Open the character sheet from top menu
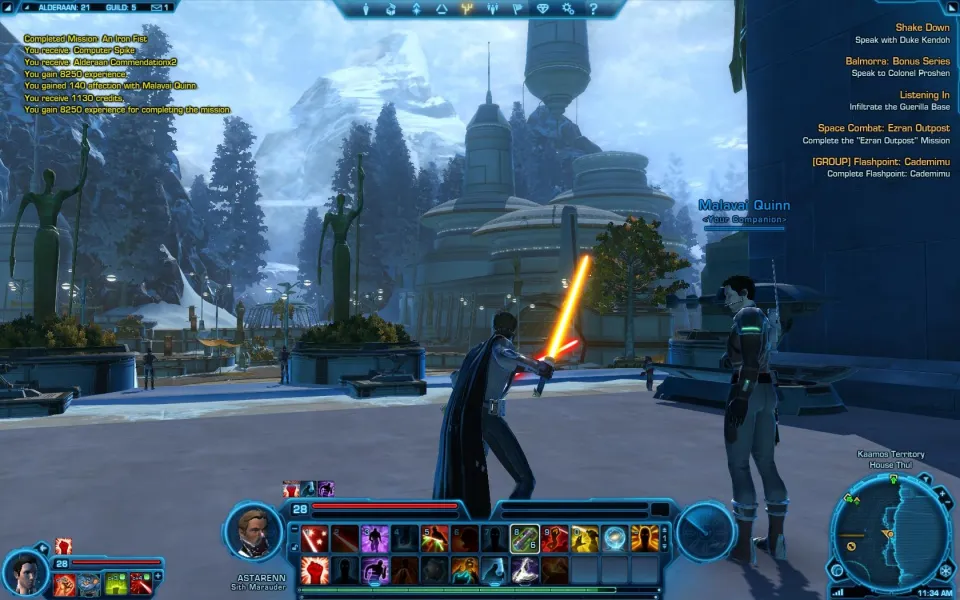The height and width of the screenshot is (600, 960). 366,9
